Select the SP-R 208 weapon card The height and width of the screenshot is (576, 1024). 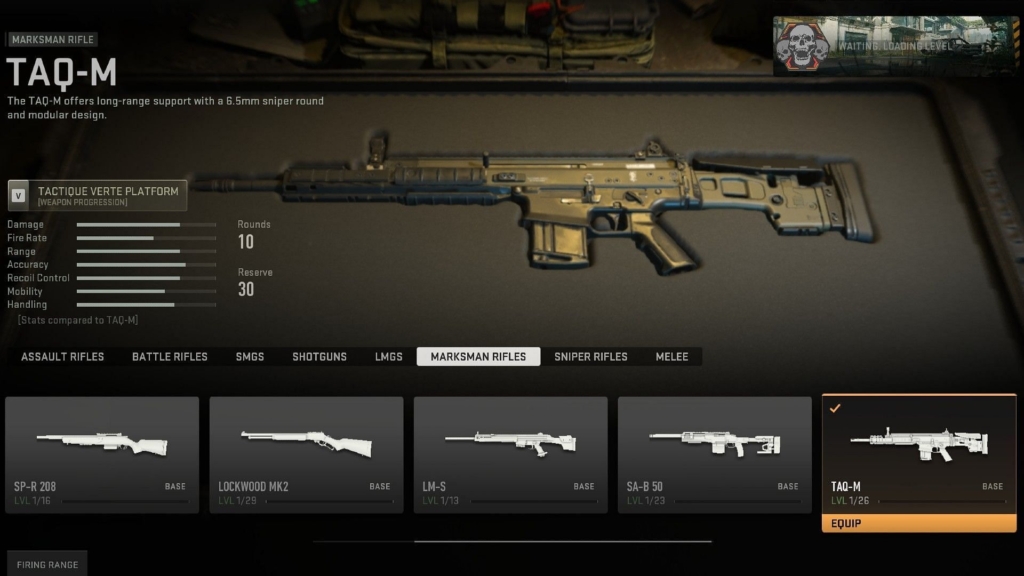pyautogui.click(x=102, y=454)
